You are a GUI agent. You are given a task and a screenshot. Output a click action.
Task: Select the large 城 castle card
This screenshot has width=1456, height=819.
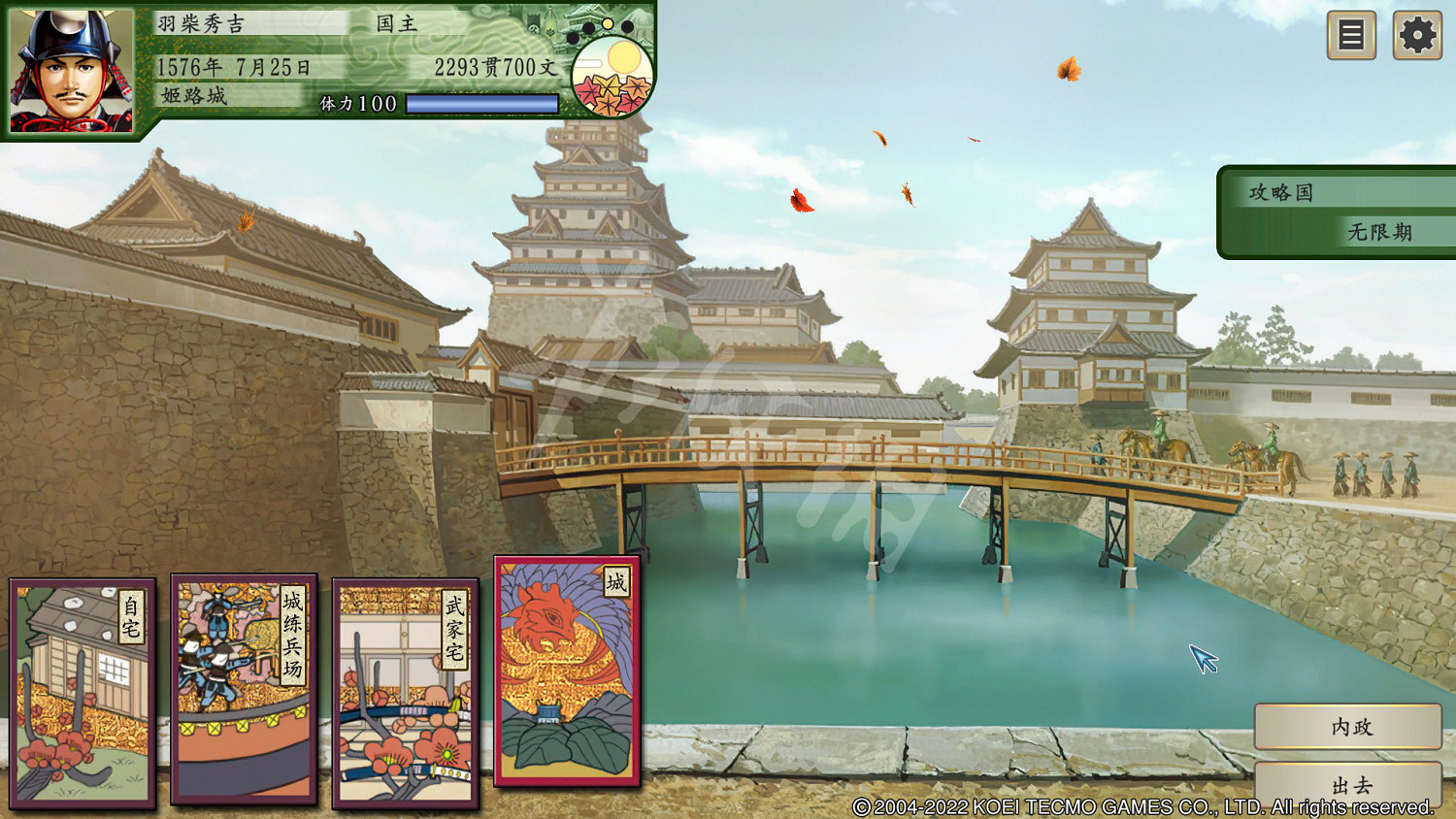coord(568,670)
